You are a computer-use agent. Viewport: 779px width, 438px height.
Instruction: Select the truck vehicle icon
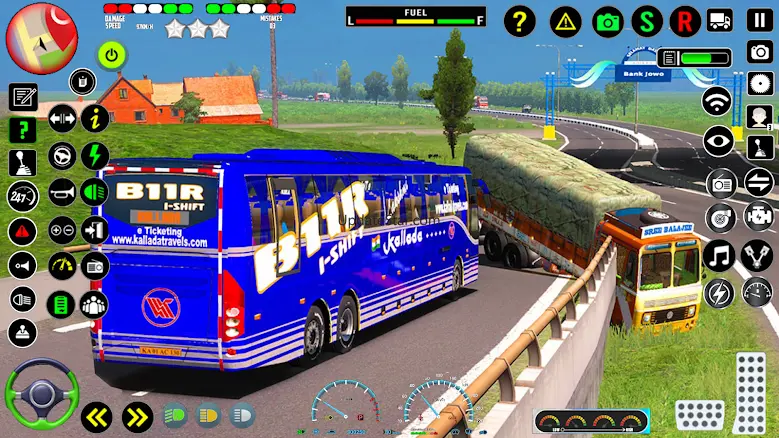point(720,20)
